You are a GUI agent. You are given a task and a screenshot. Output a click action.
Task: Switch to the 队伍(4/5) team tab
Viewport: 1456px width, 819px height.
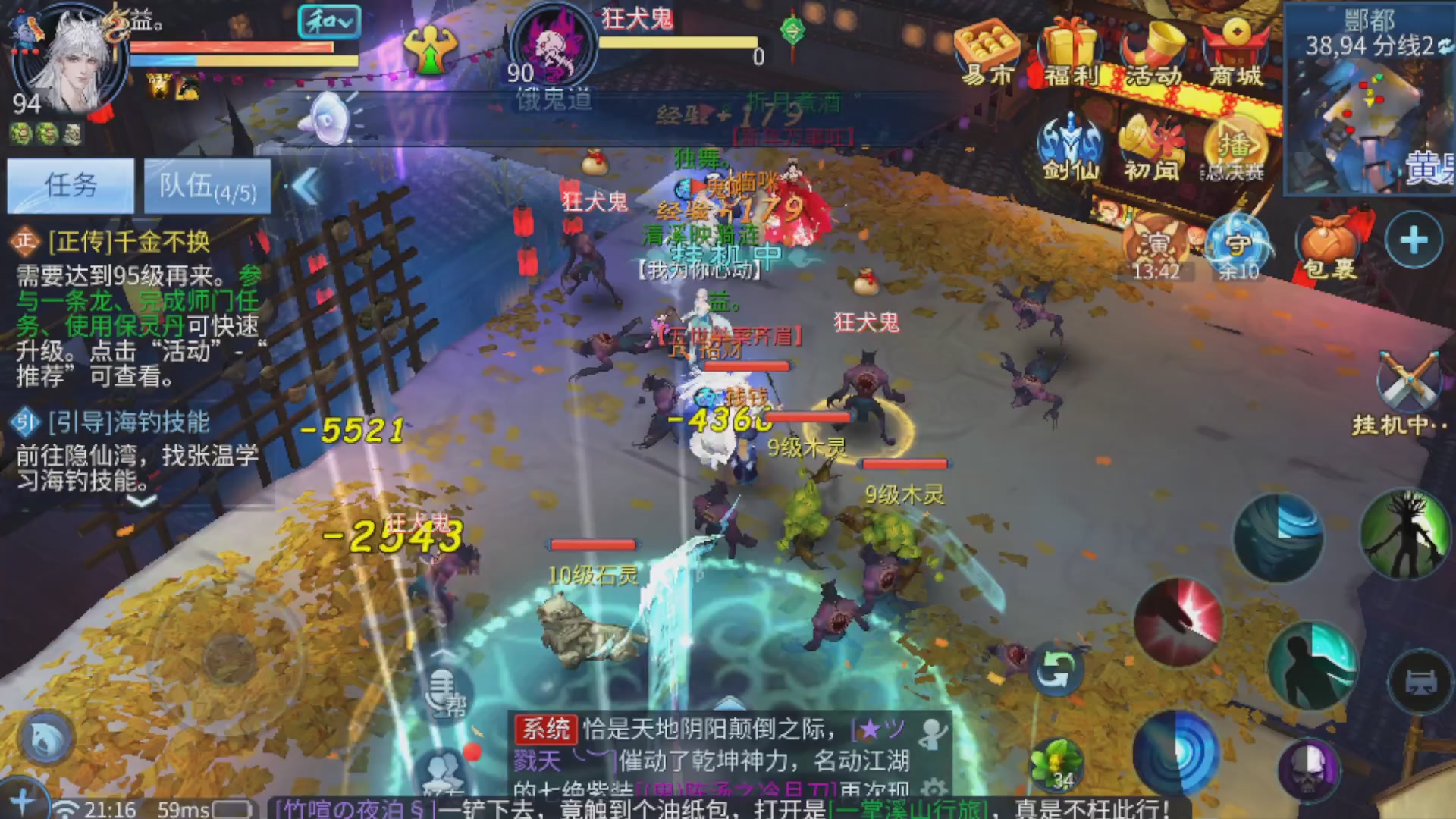click(x=206, y=187)
